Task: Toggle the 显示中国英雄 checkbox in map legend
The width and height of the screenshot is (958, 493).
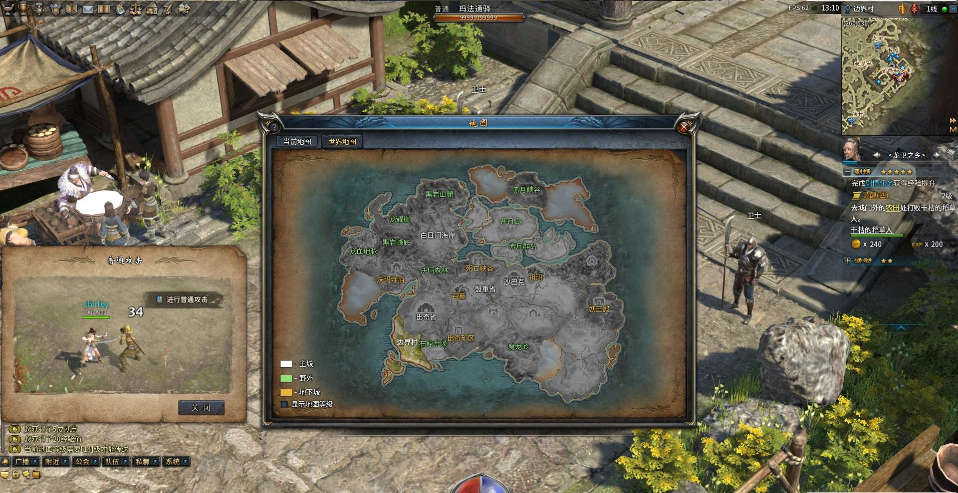Action: pyautogui.click(x=285, y=404)
